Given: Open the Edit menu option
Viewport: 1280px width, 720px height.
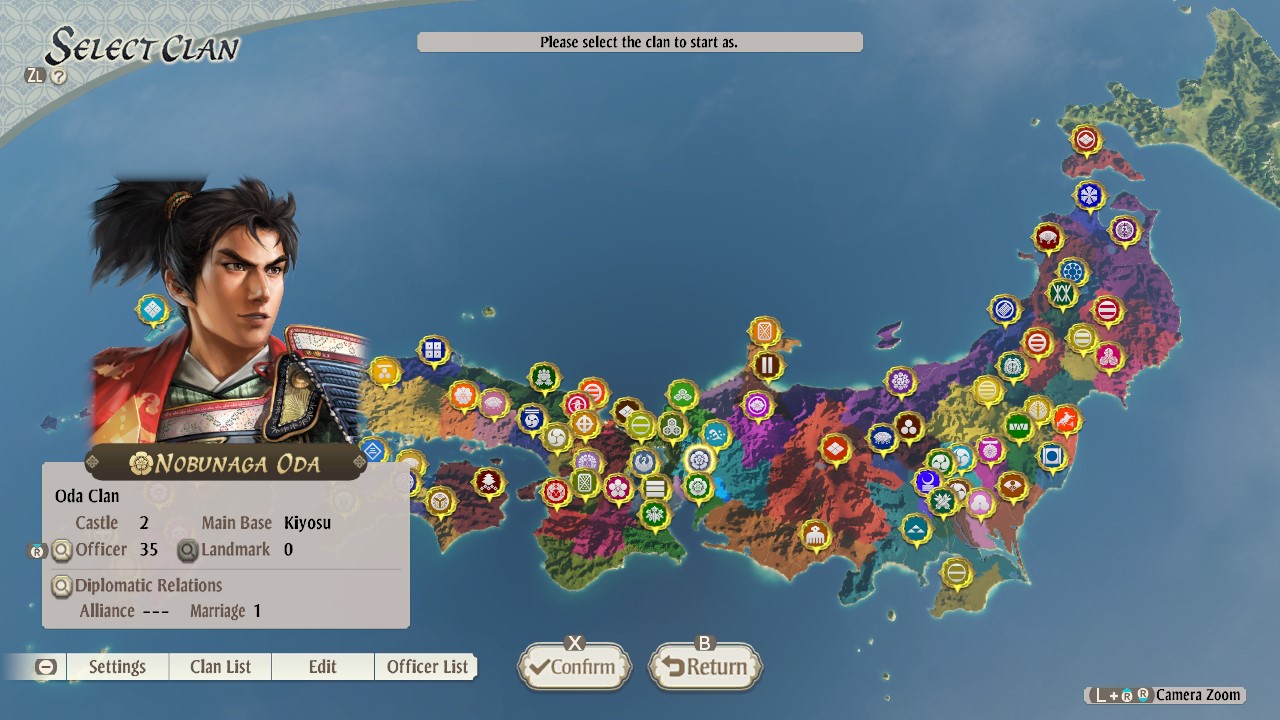Looking at the screenshot, I should pos(322,666).
